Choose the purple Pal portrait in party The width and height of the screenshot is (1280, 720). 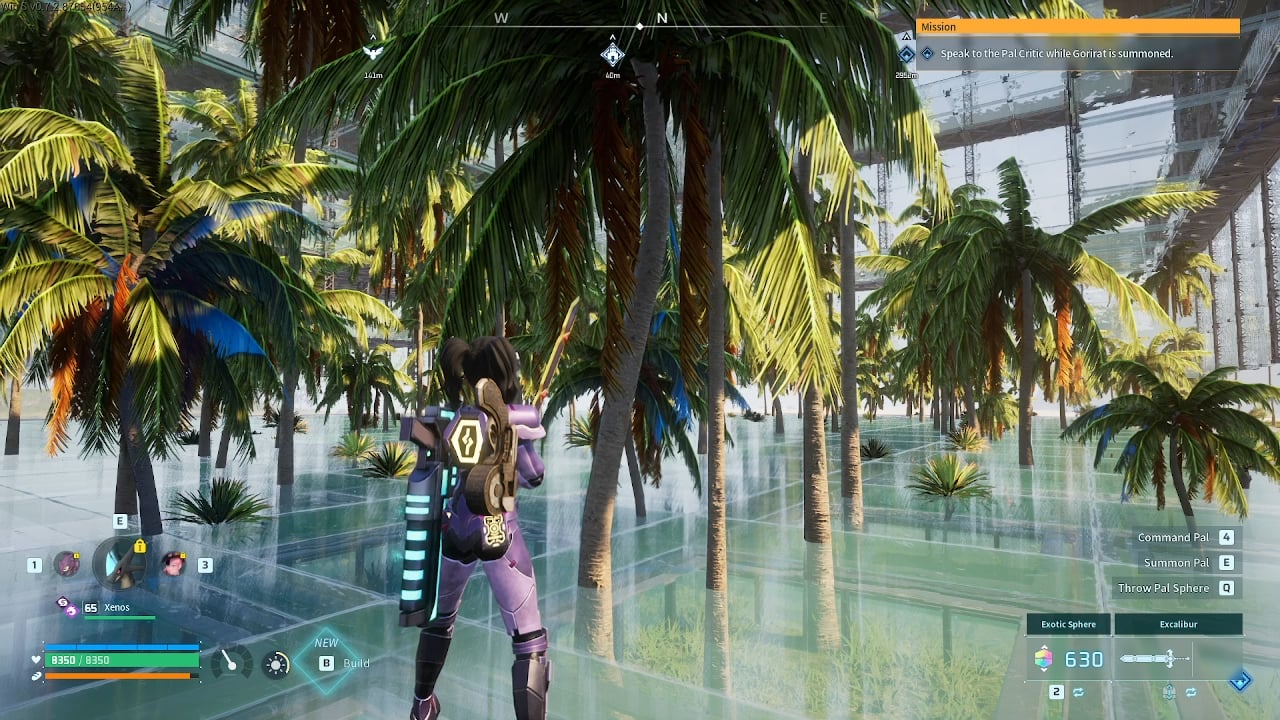pos(67,564)
